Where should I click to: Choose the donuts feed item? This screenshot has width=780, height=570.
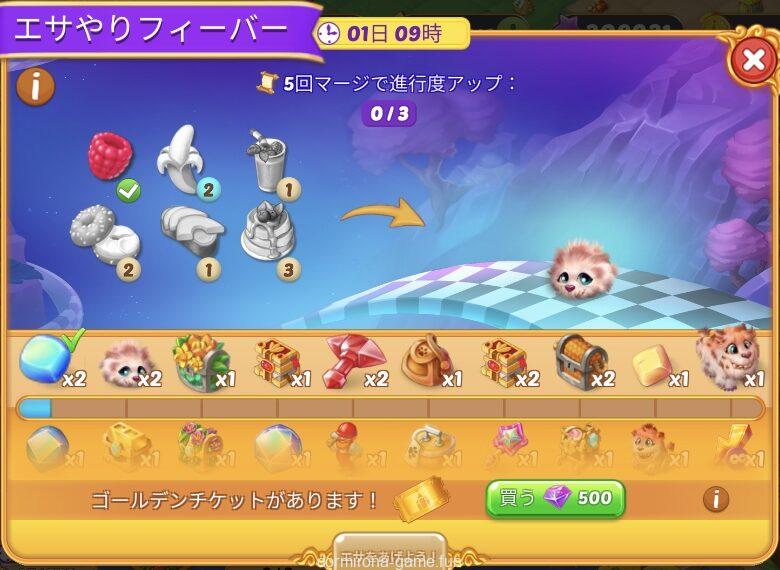[x=103, y=231]
